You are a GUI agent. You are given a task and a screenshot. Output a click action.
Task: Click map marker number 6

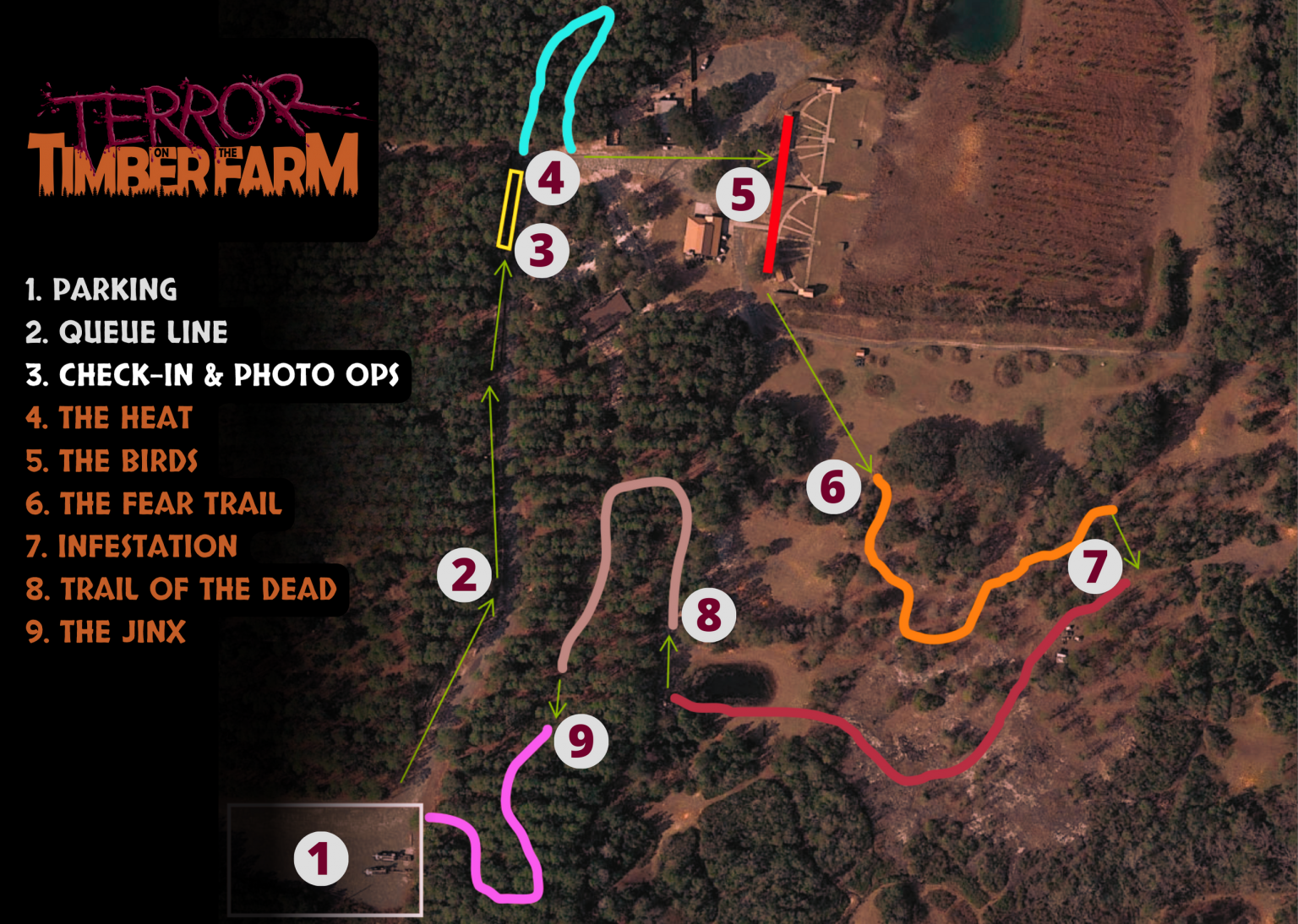coord(833,486)
